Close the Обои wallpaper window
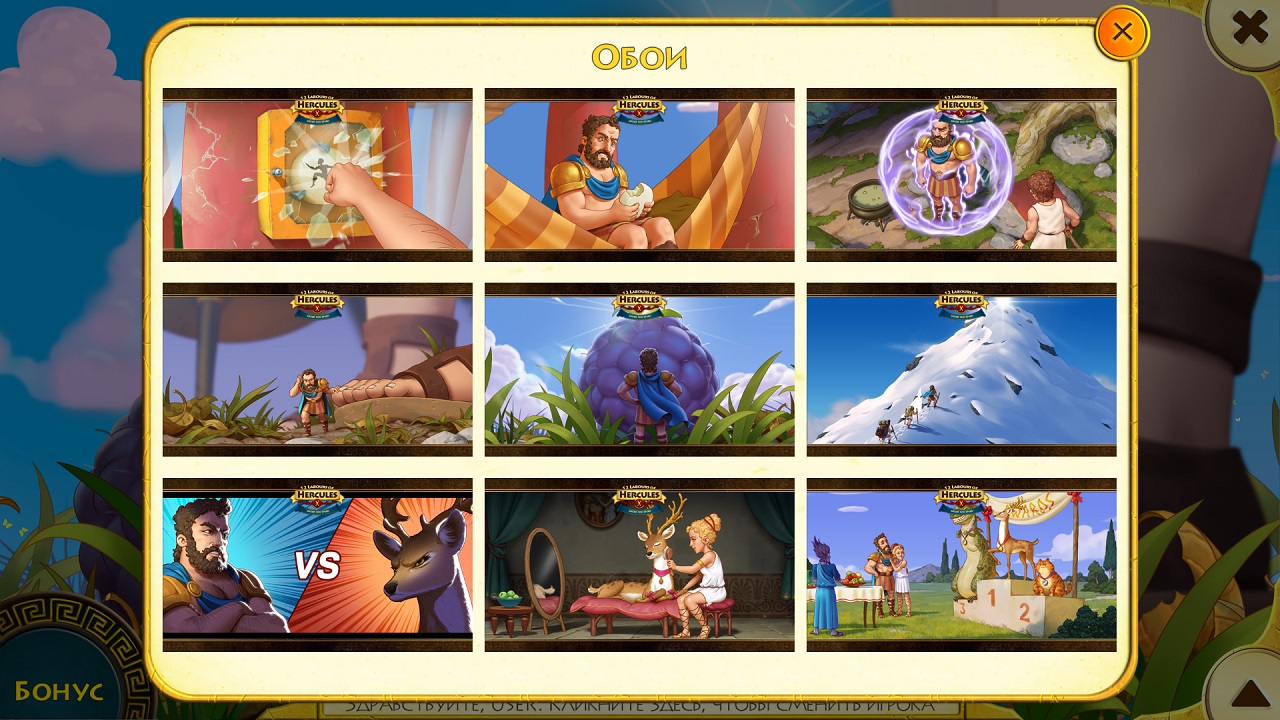This screenshot has height=720, width=1280. click(x=1122, y=32)
